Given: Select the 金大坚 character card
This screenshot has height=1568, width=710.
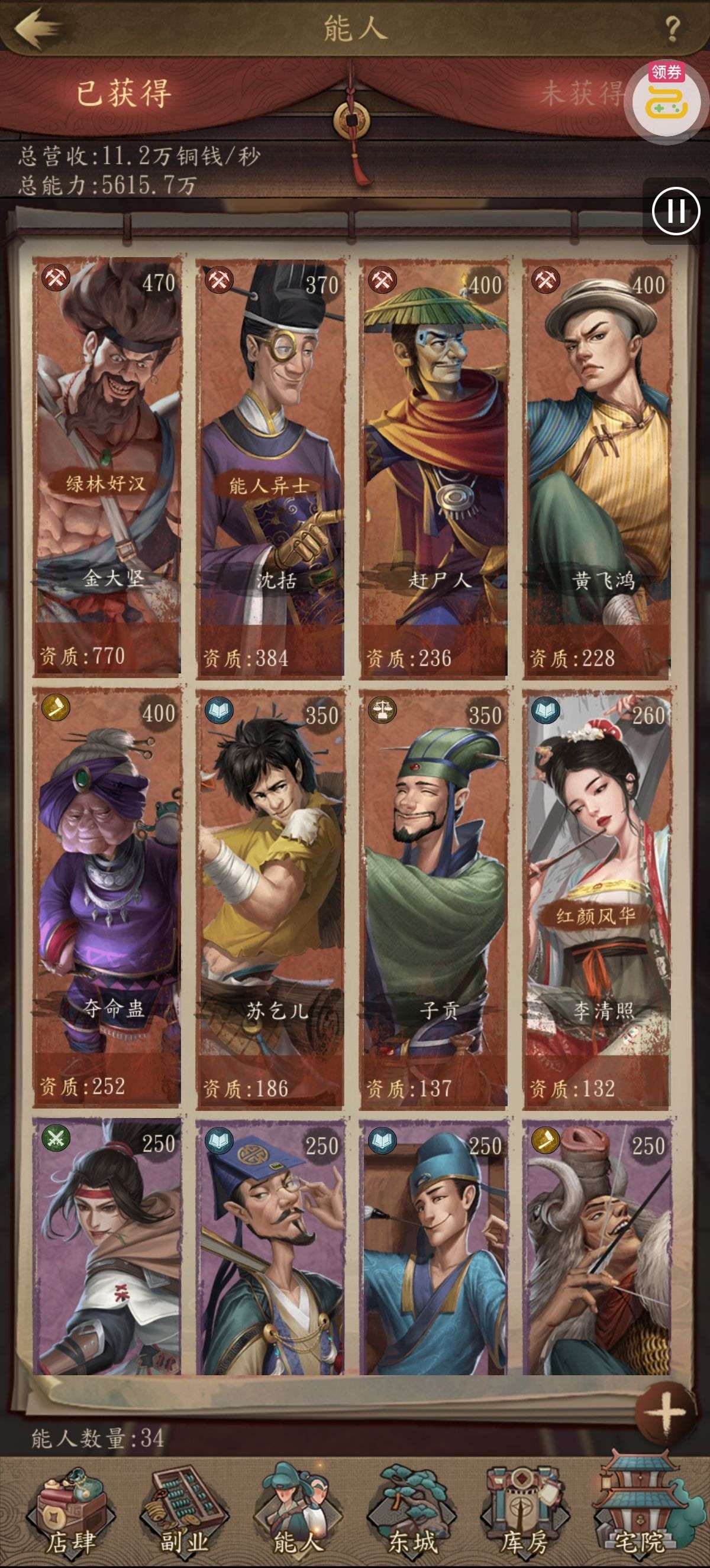Looking at the screenshot, I should pyautogui.click(x=107, y=466).
